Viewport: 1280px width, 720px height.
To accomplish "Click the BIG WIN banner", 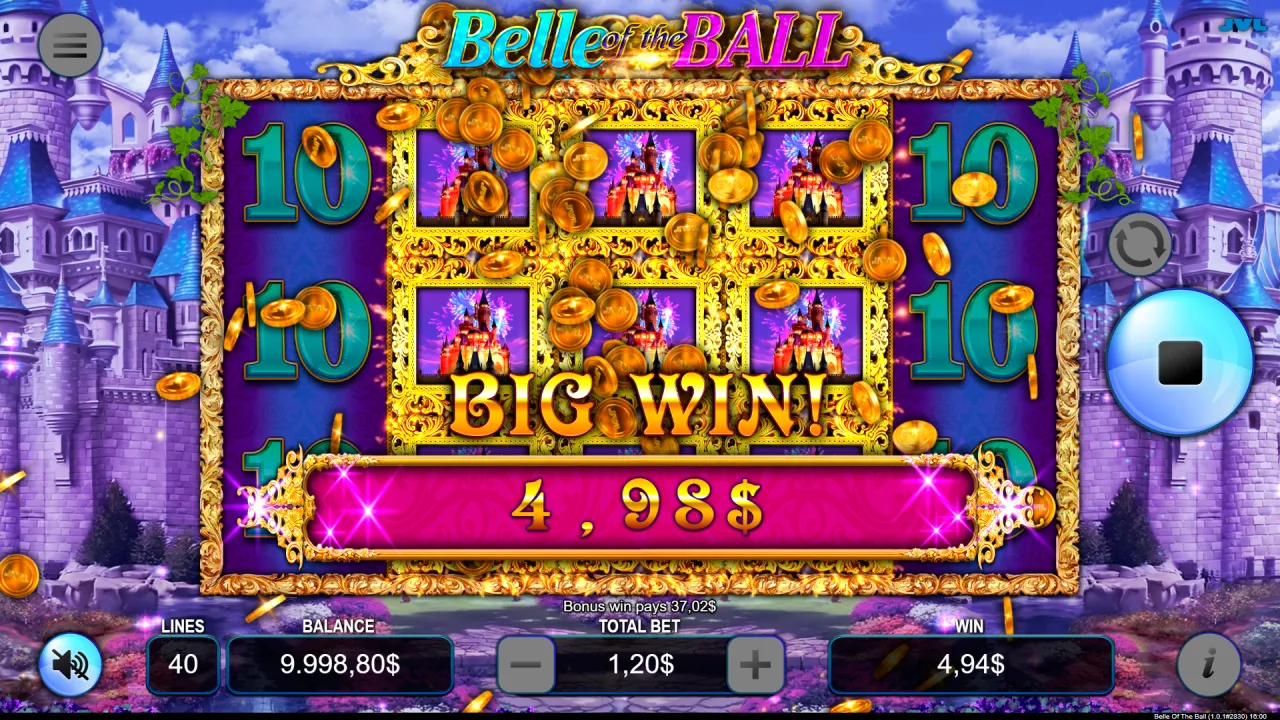I will point(640,398).
